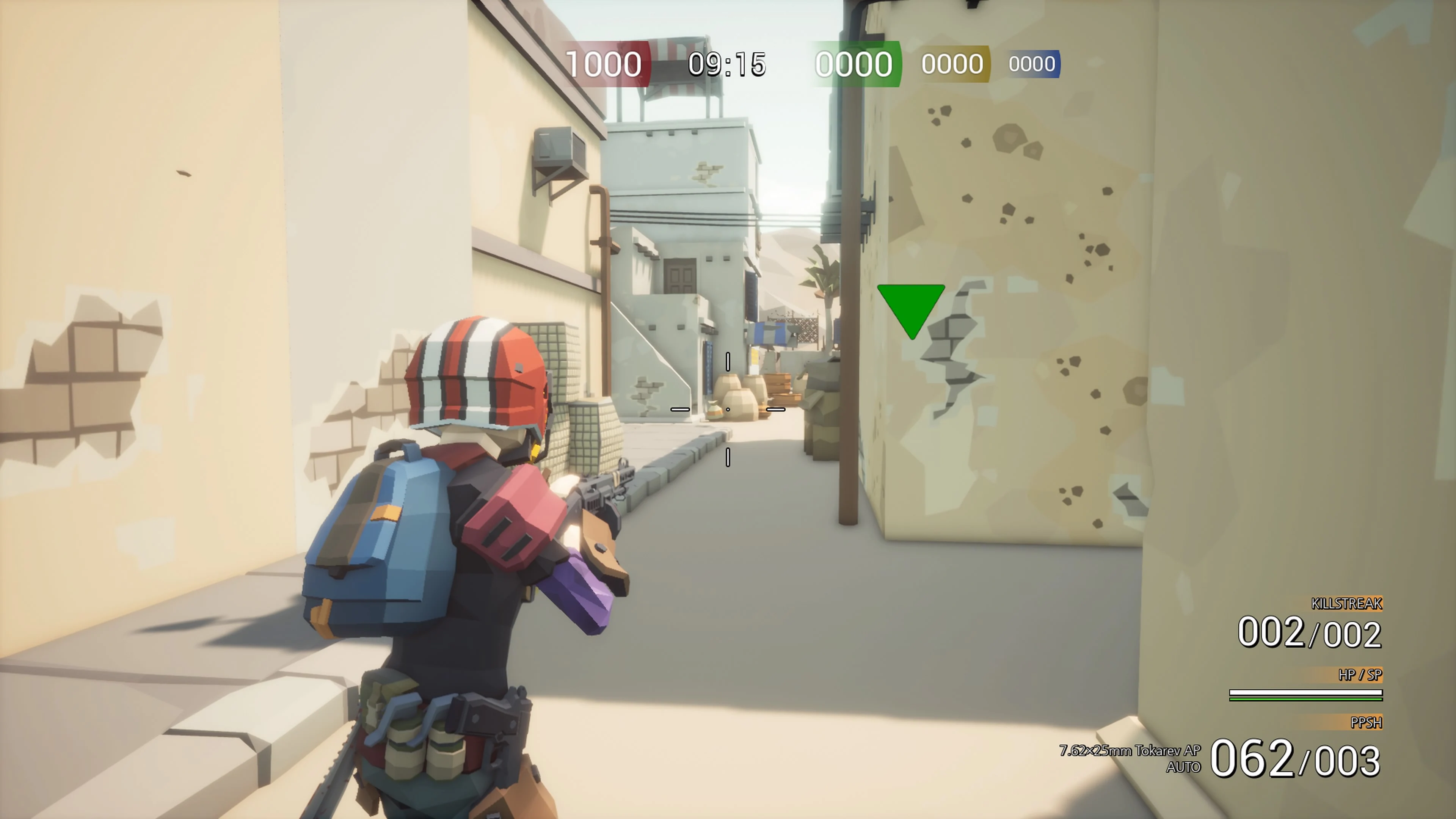Image resolution: width=1456 pixels, height=819 pixels.
Task: Click the crosshair in screen center
Action: click(728, 409)
